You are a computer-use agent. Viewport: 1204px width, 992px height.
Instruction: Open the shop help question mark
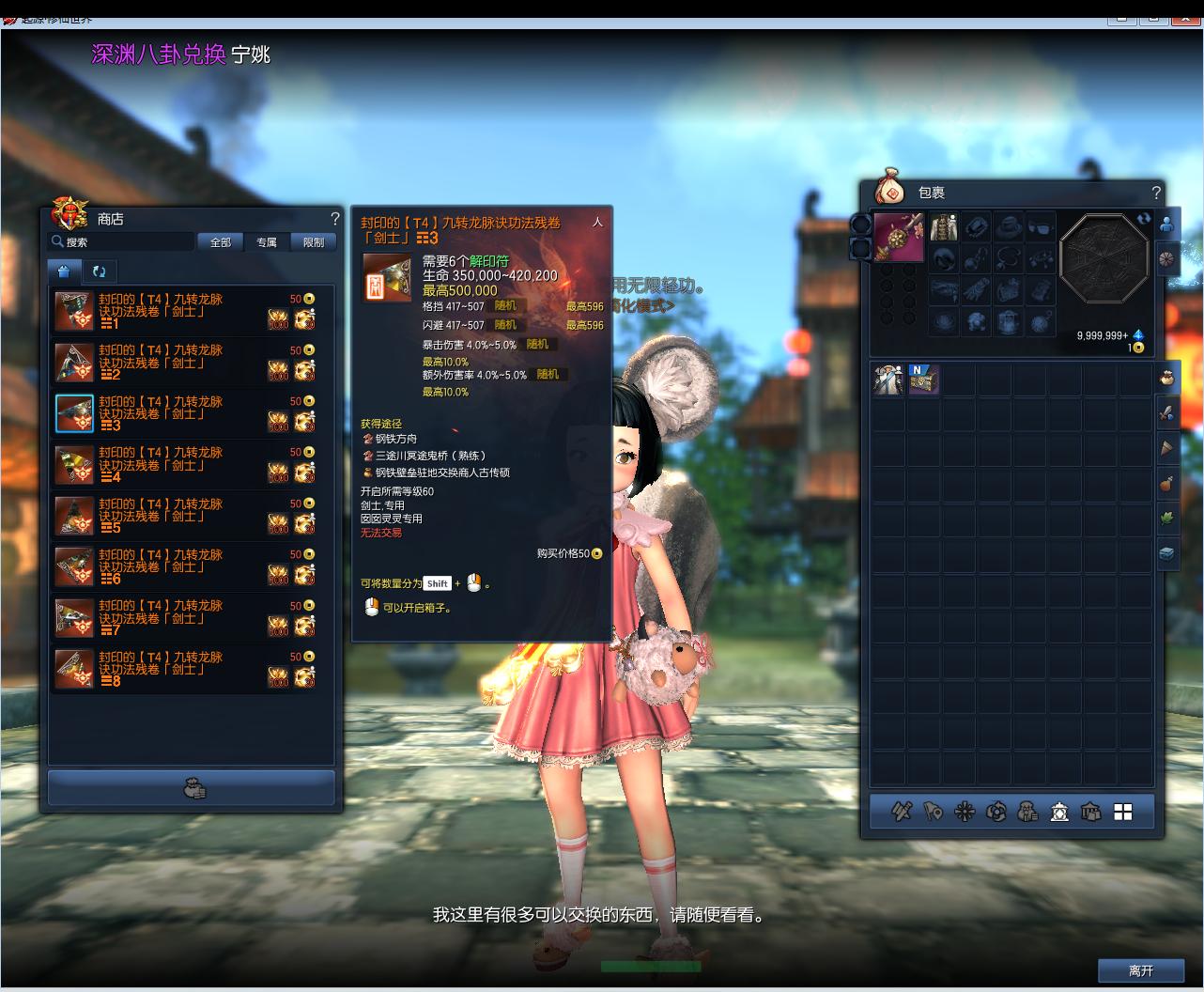(x=334, y=219)
